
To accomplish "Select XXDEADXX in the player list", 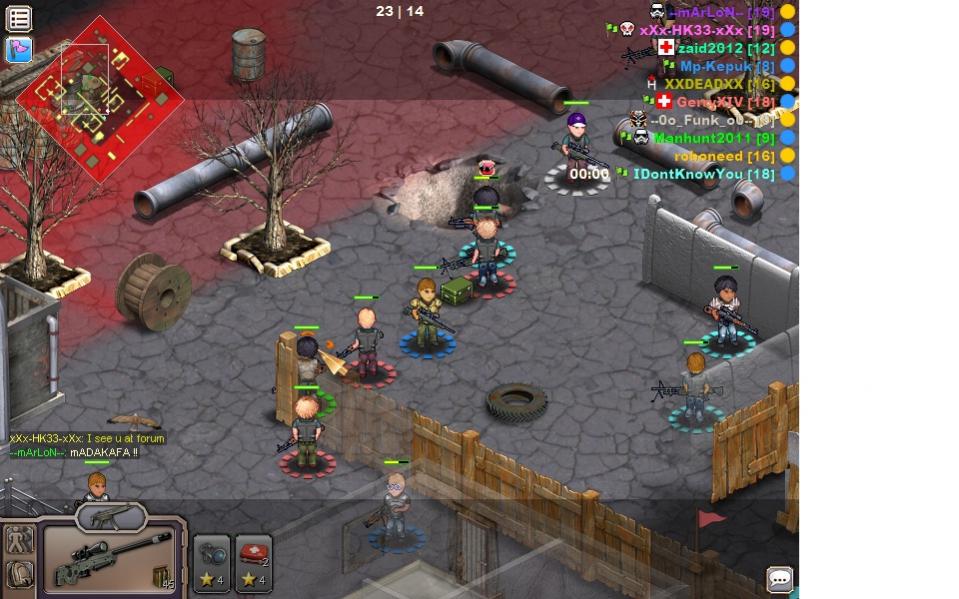I will pyautogui.click(x=718, y=84).
